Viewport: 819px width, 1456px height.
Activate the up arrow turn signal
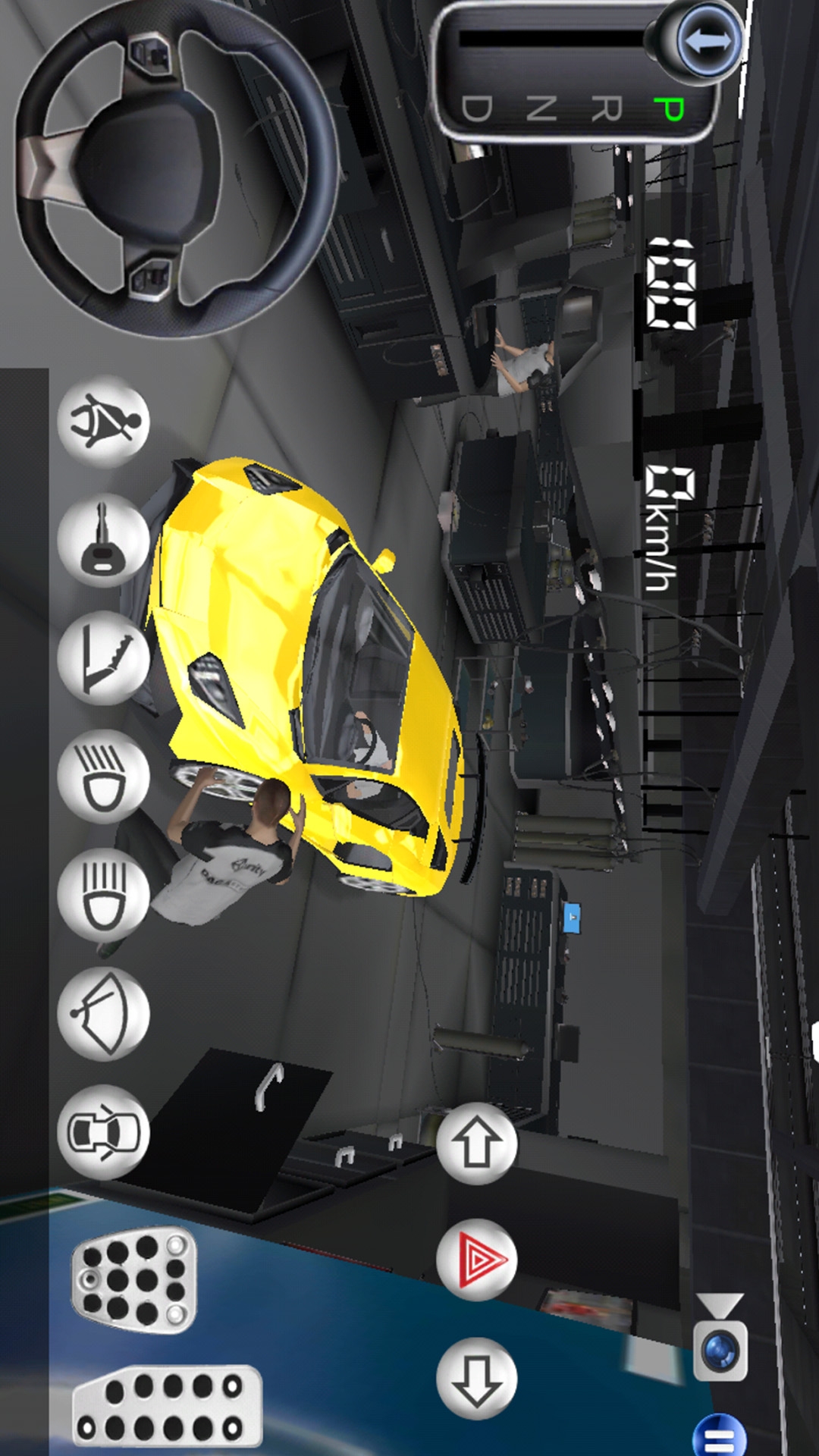(x=476, y=1144)
